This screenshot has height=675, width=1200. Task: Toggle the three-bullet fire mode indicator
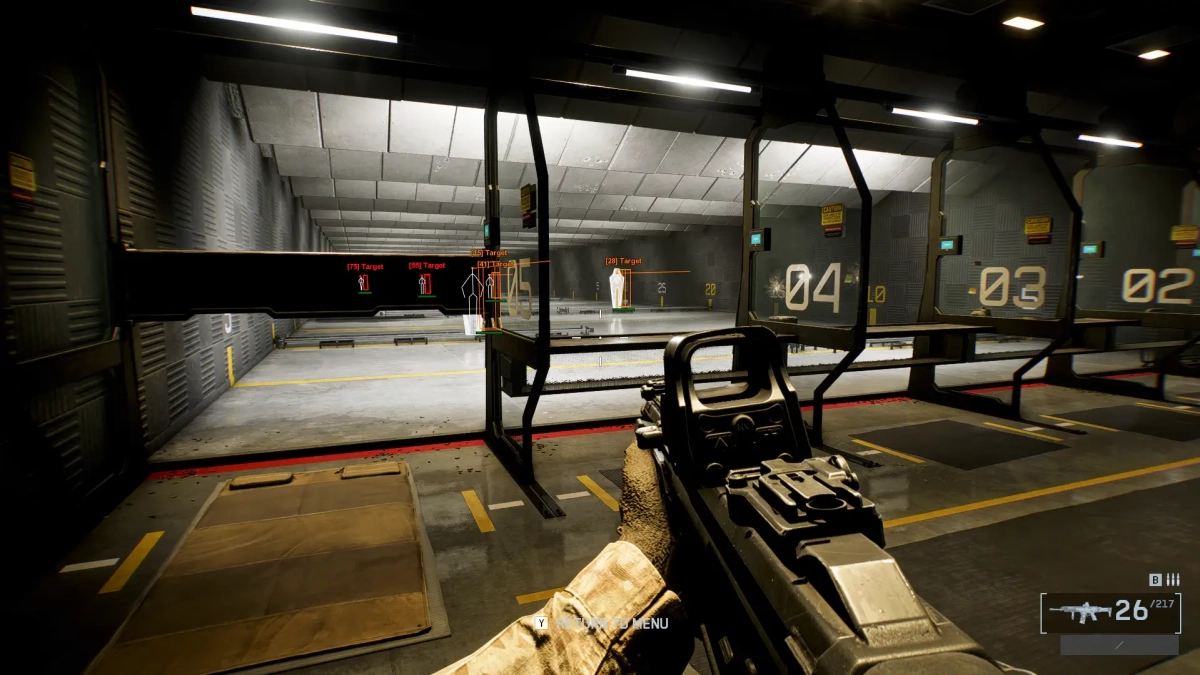1173,579
